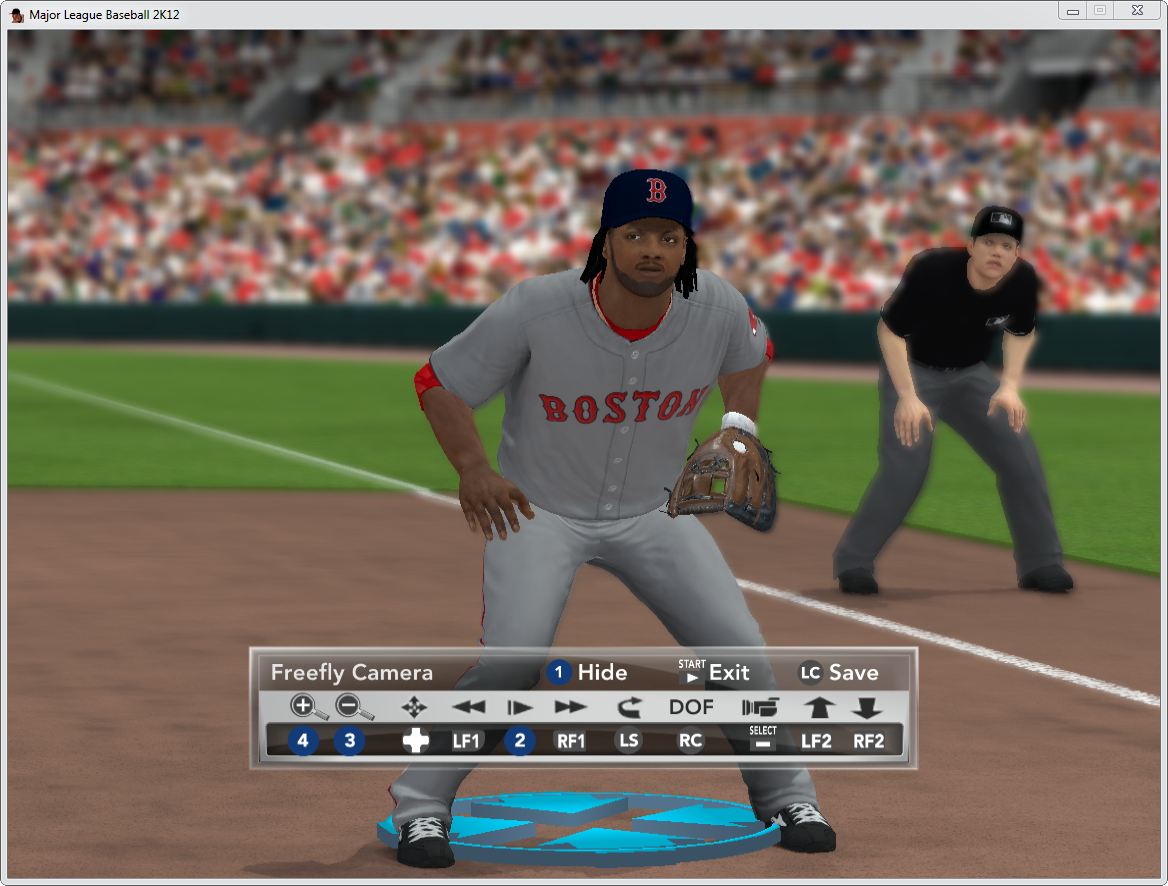Zoom out with the magnifier minus icon

coord(350,707)
